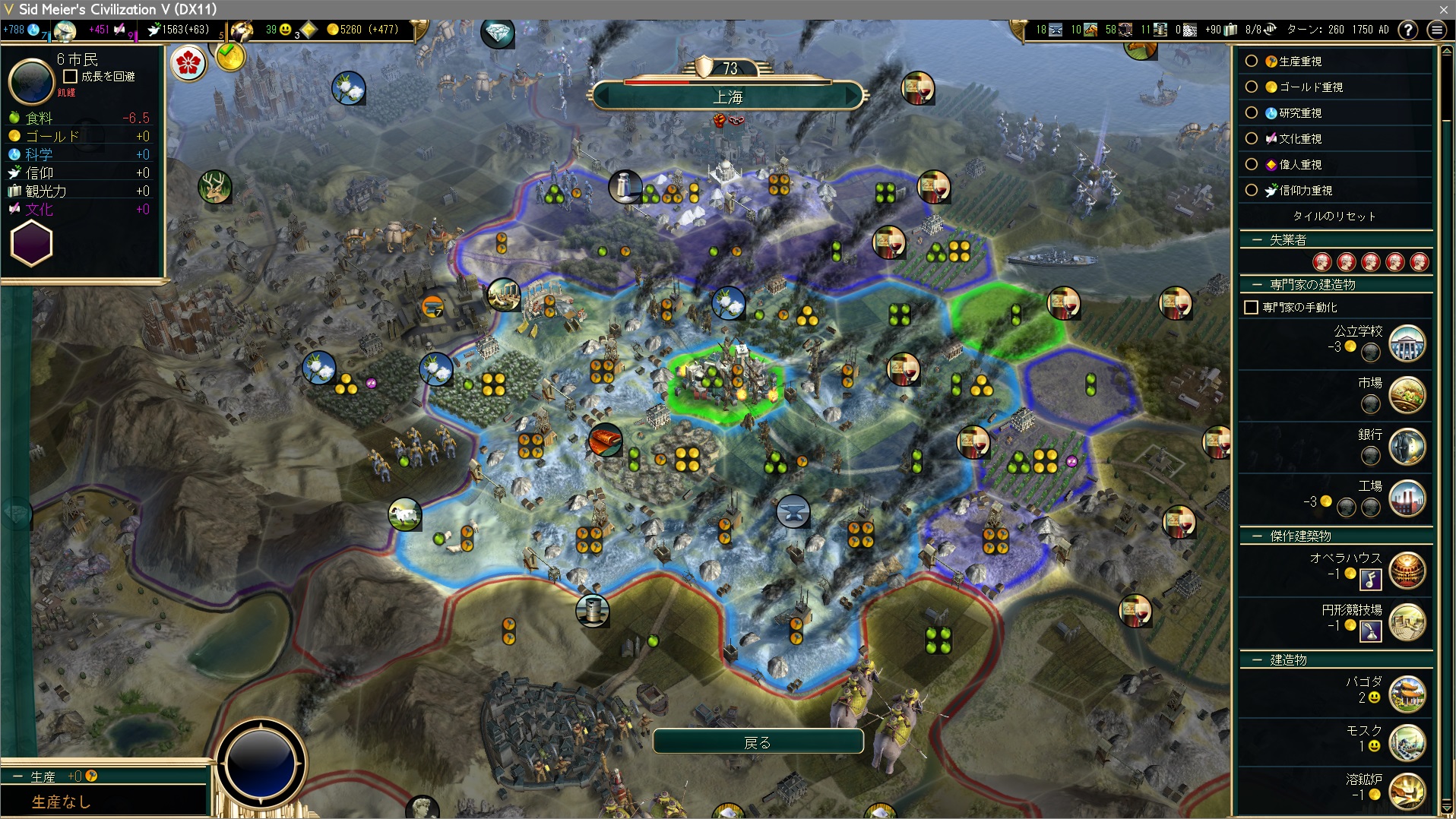
Task: Go to the next city with right banner arrow
Action: 853,97
